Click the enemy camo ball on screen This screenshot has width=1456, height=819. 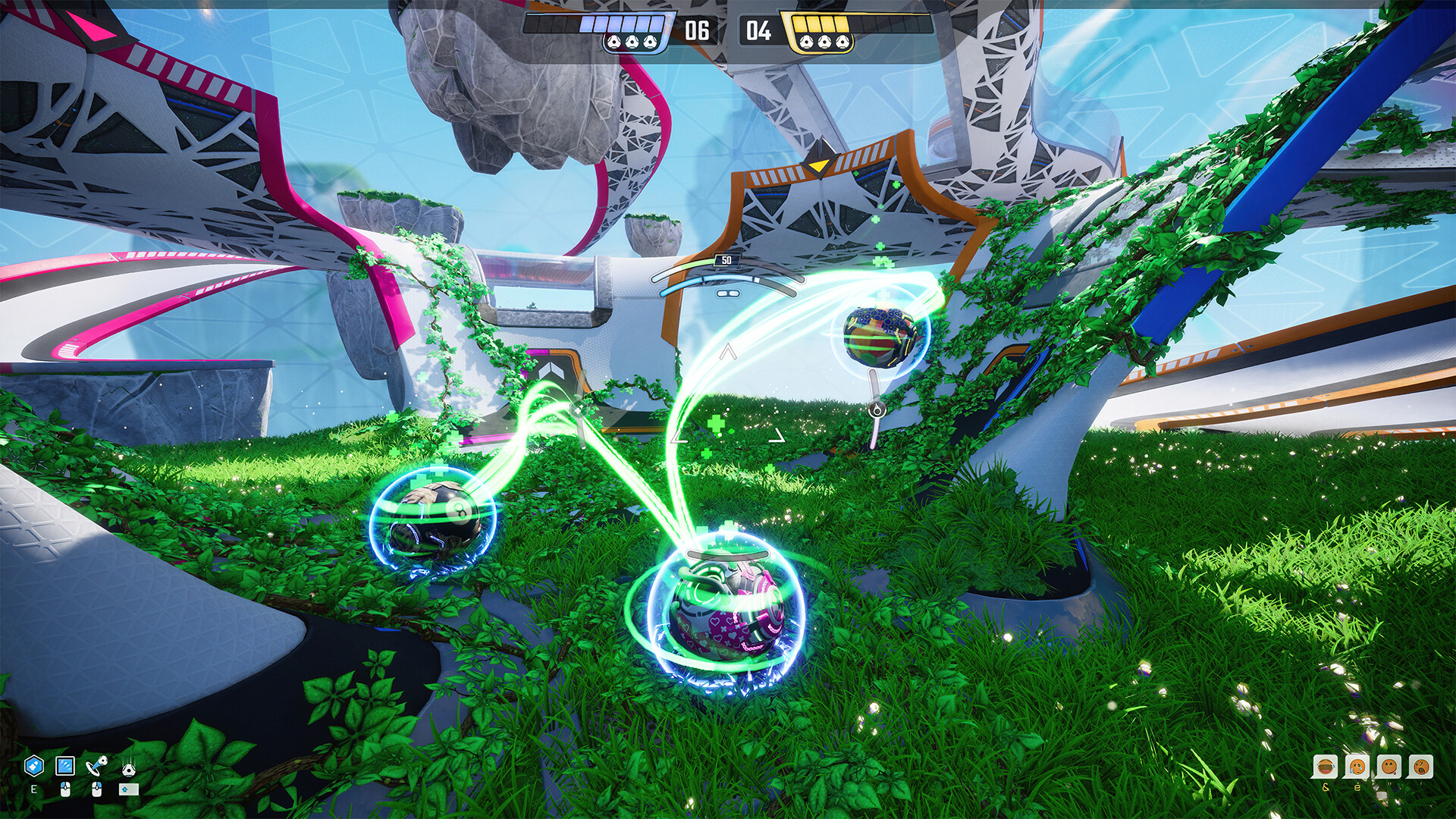880,337
